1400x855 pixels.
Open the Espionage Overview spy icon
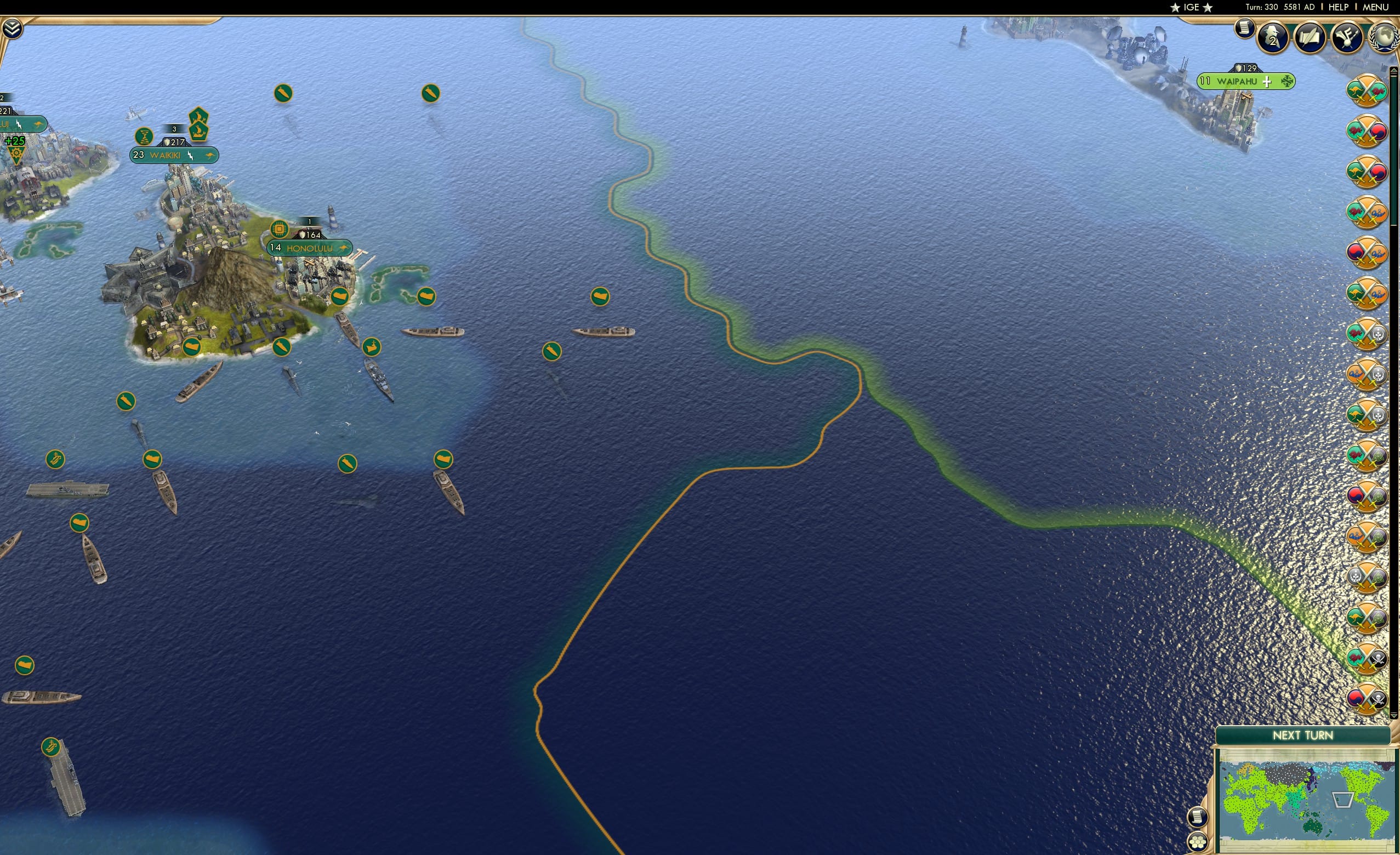pos(1274,38)
